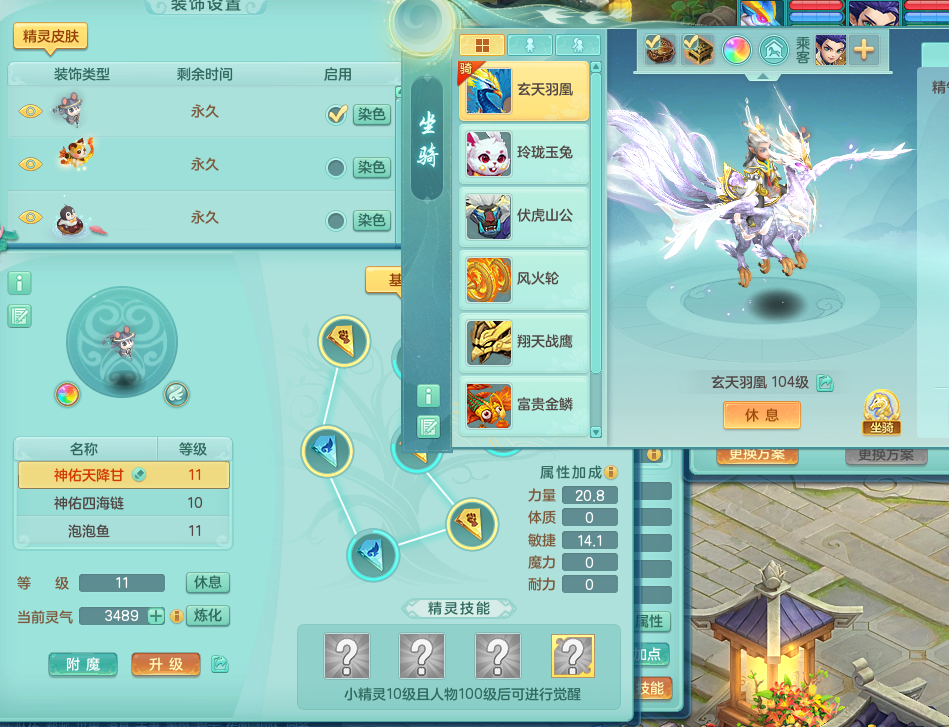949x727 pixels.
Task: Add 灵气 with the green plus button
Action: click(156, 616)
